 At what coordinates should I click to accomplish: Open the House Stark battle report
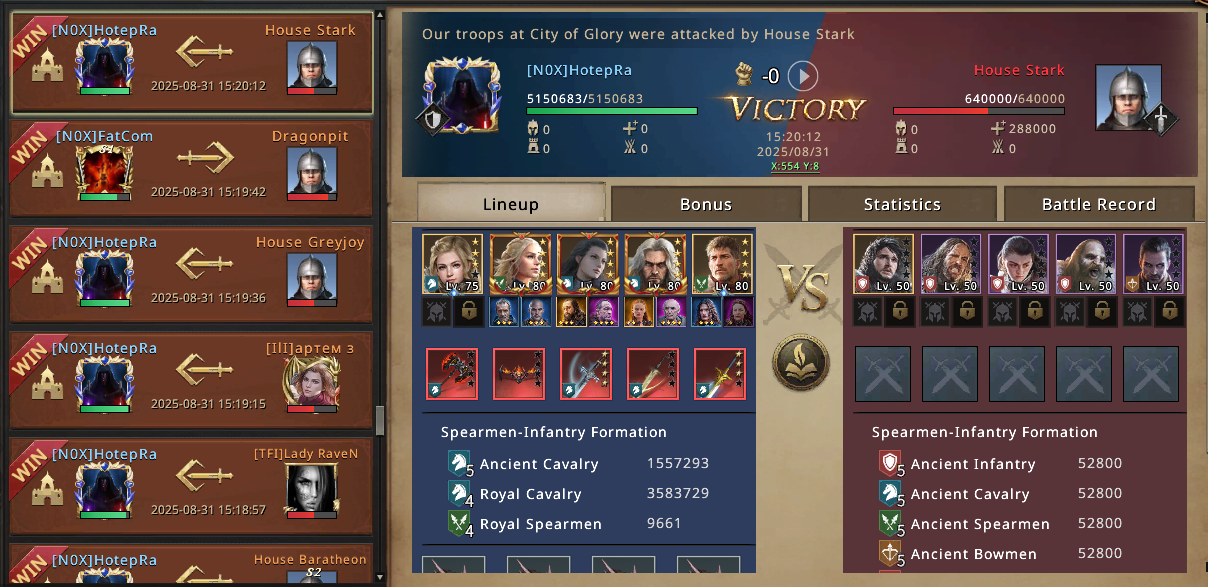tap(190, 64)
